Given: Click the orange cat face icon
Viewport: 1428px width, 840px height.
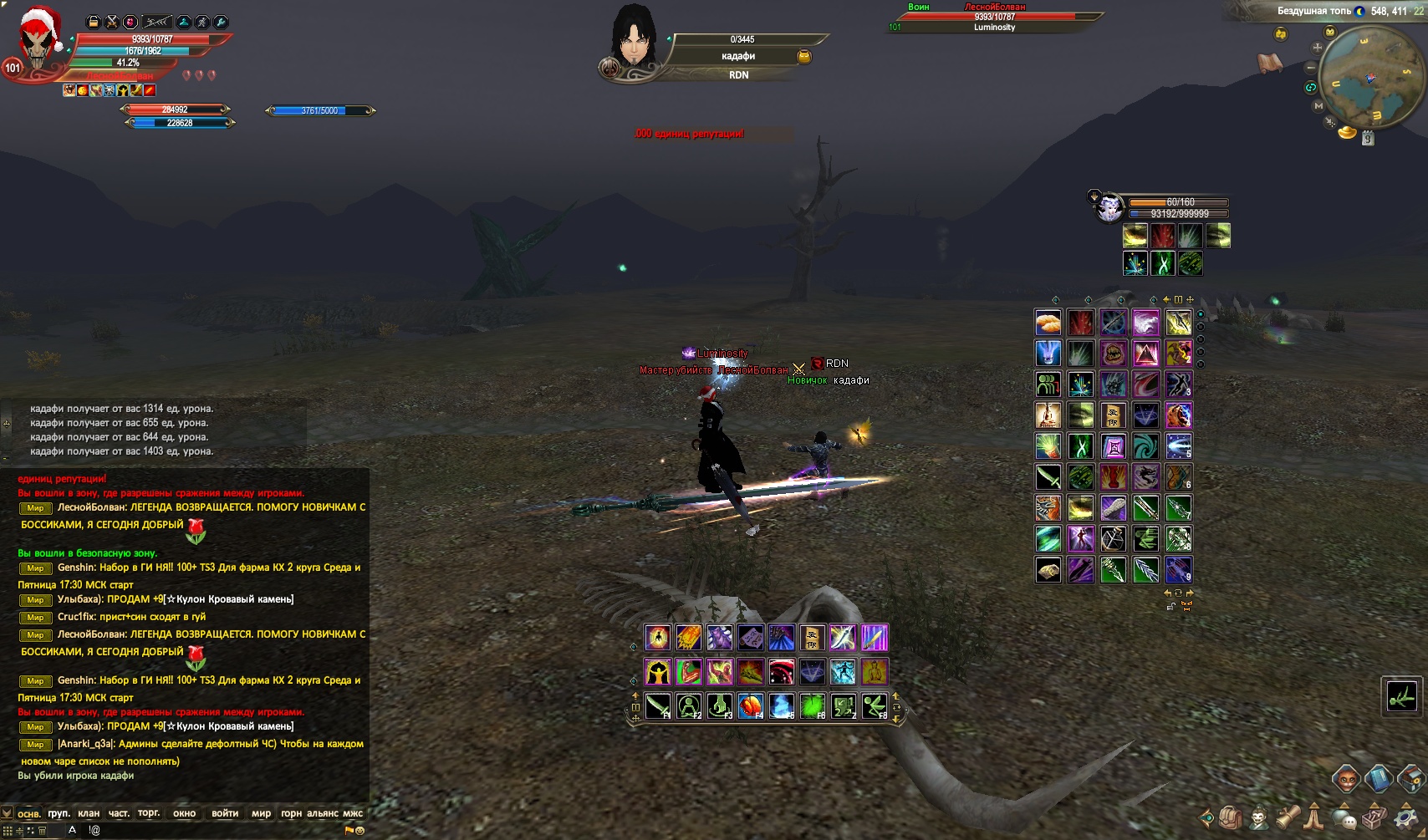Looking at the screenshot, I should click(x=1345, y=780).
